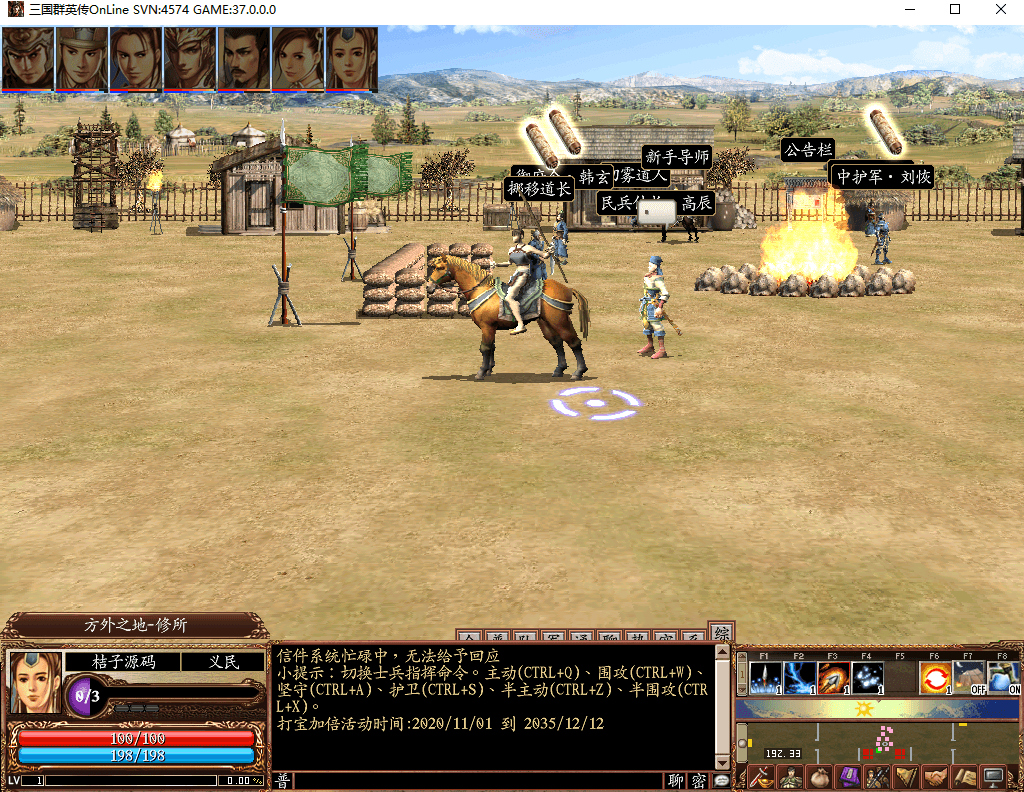Click the minimap
Screen dimensions: 1024x792
(x=880, y=742)
